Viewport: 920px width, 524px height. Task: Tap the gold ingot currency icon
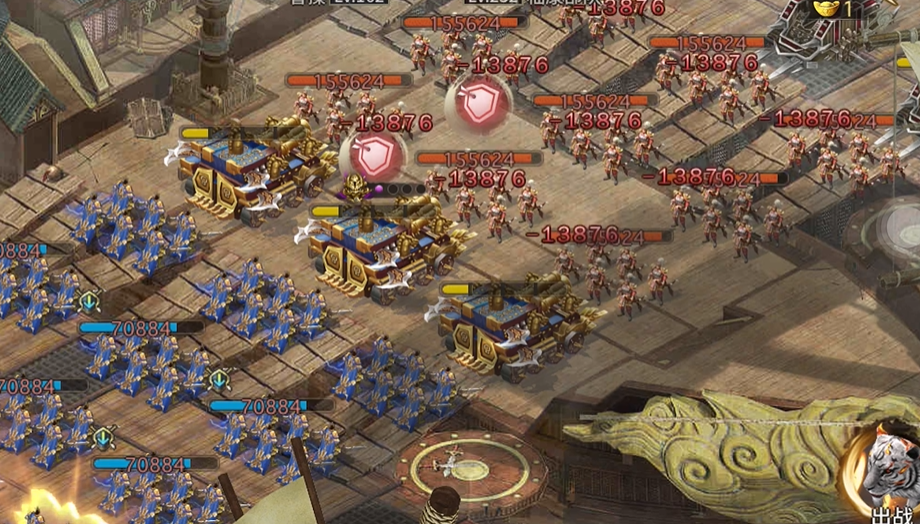[825, 8]
